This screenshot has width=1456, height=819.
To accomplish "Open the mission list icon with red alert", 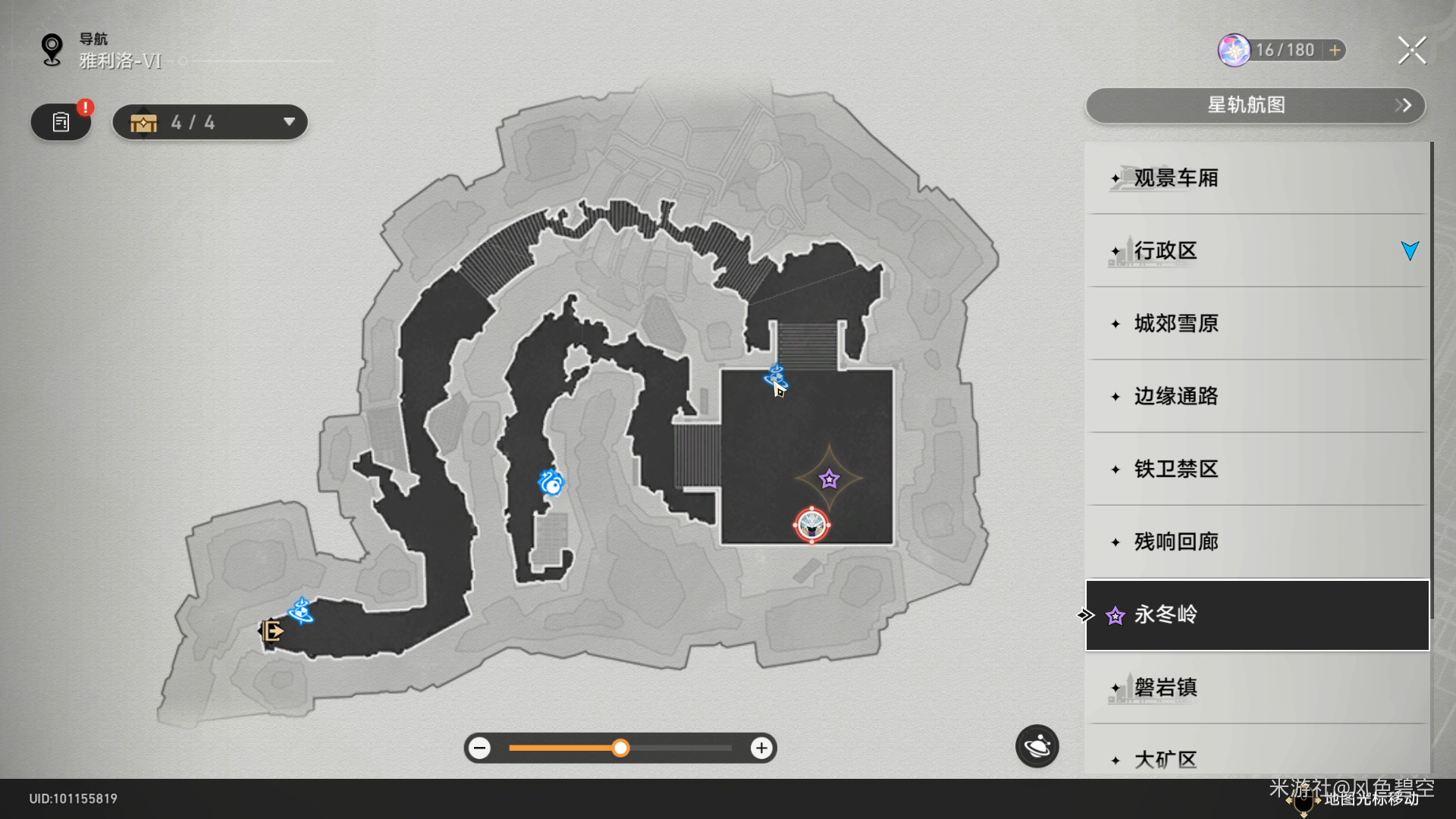I will [61, 122].
